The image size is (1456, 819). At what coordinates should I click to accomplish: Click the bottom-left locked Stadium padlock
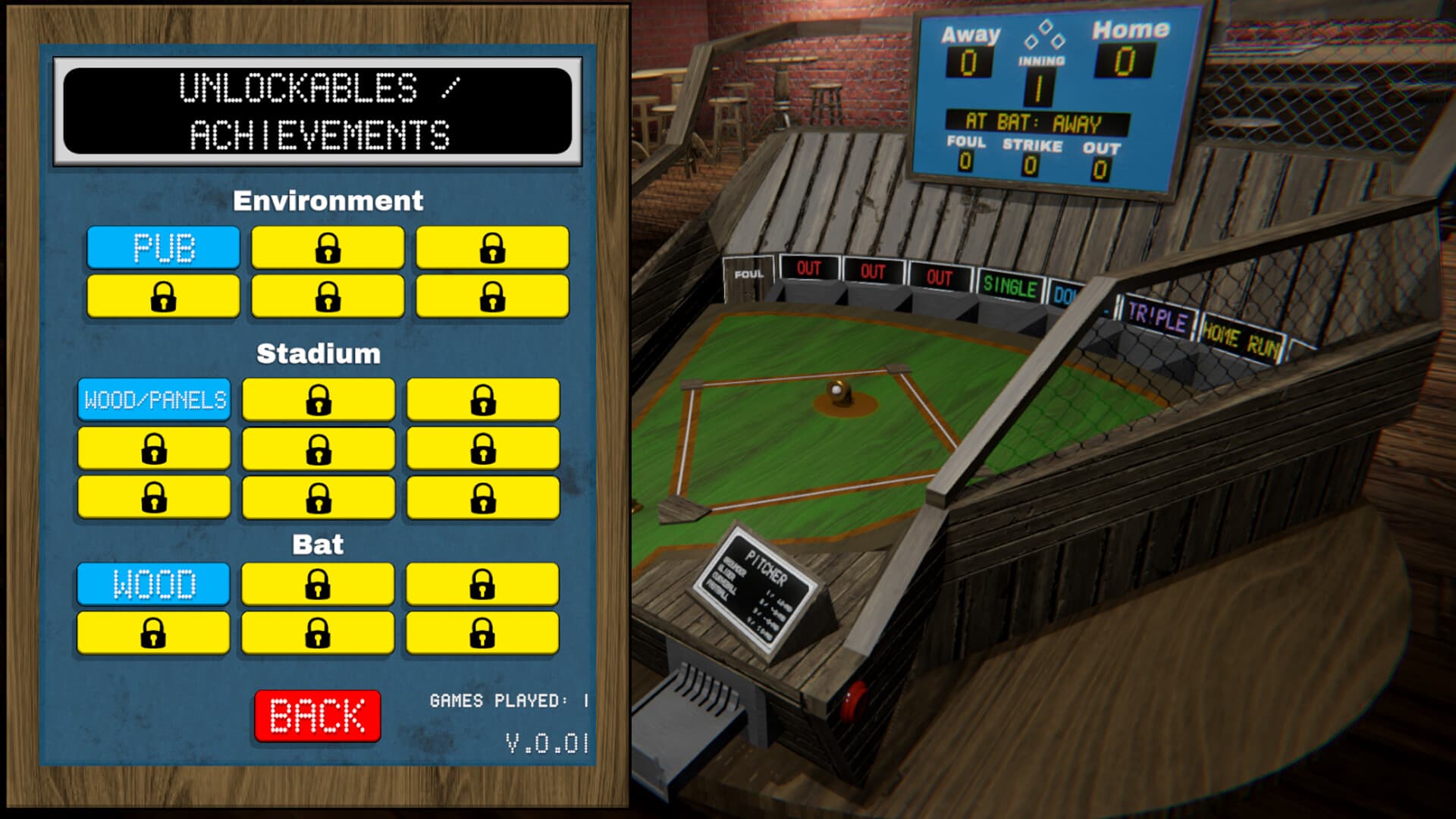[x=152, y=497]
